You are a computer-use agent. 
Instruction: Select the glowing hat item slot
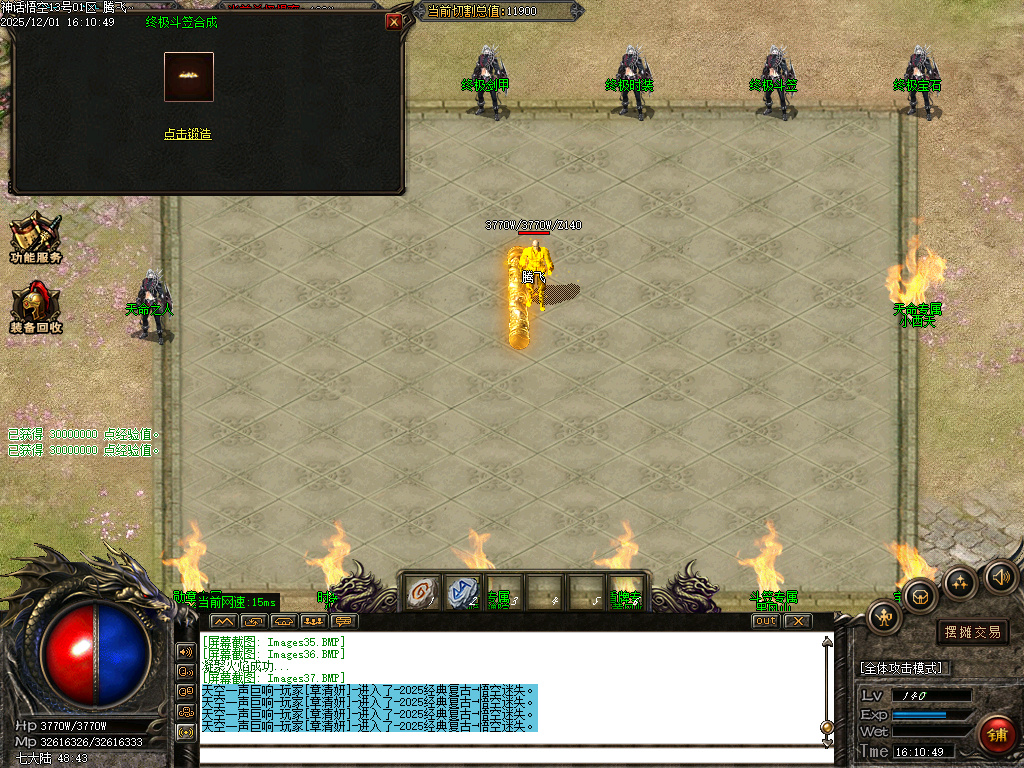click(189, 77)
